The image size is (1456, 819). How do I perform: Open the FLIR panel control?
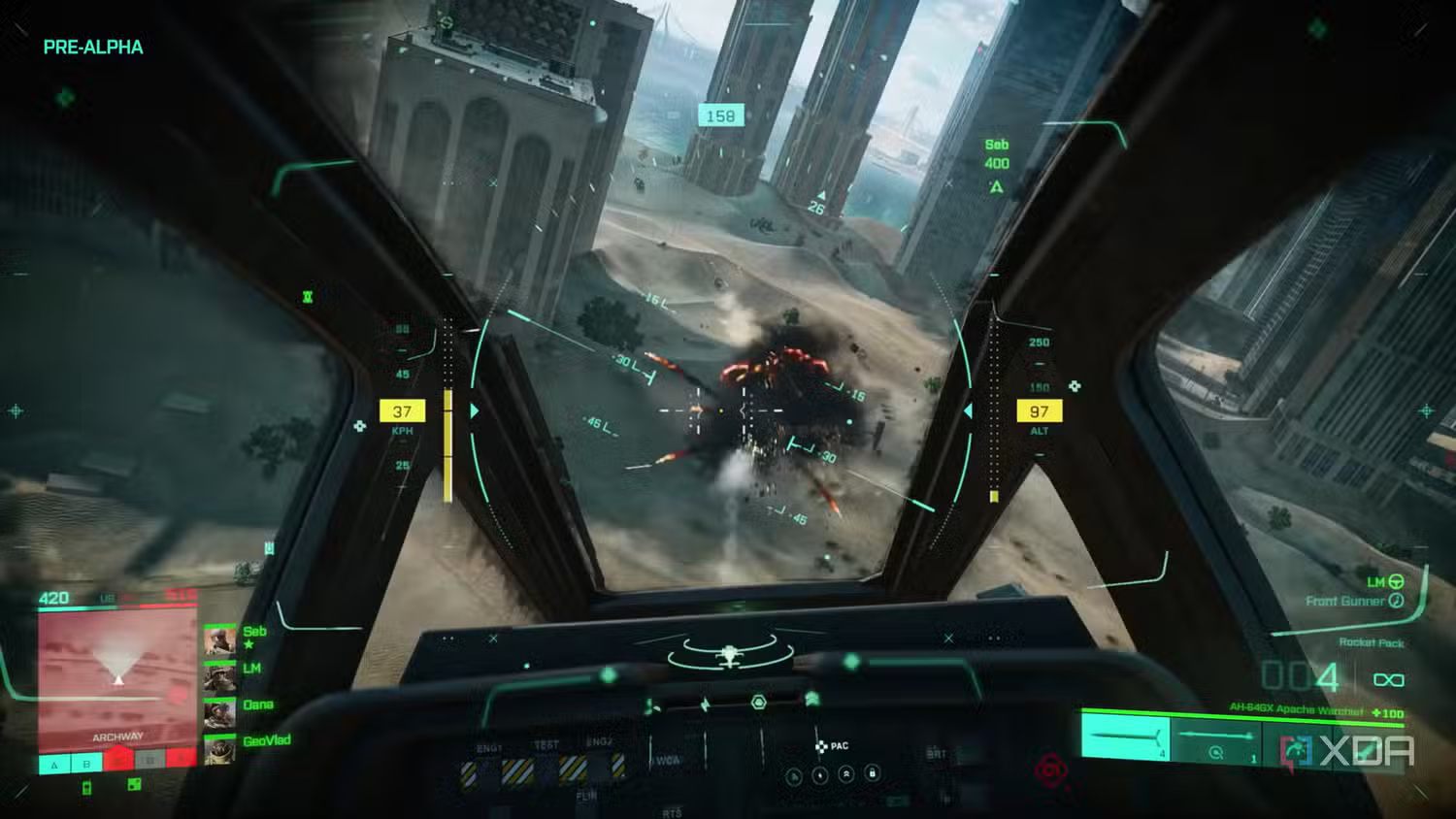click(x=587, y=796)
